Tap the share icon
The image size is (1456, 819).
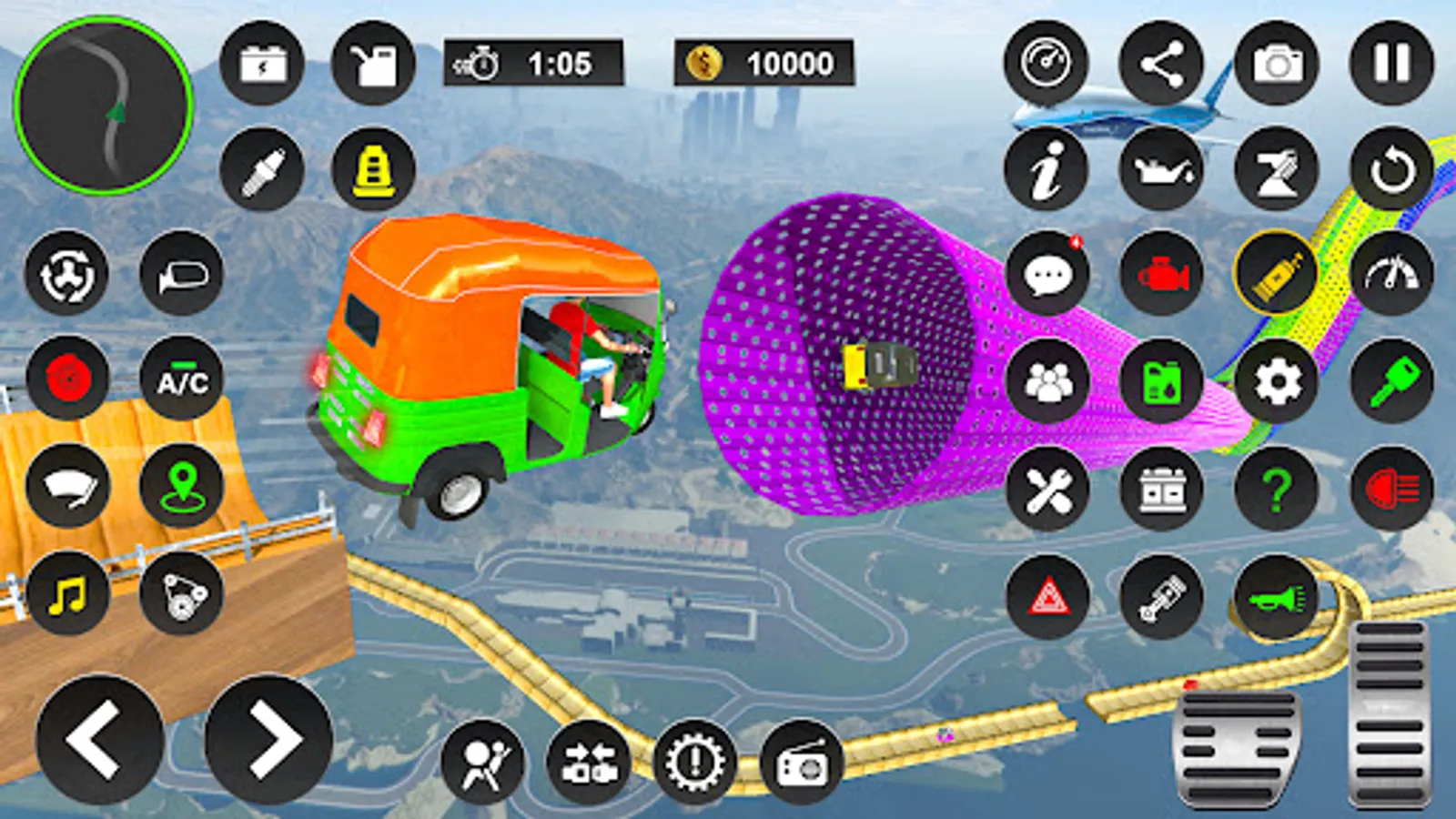coord(1161,64)
